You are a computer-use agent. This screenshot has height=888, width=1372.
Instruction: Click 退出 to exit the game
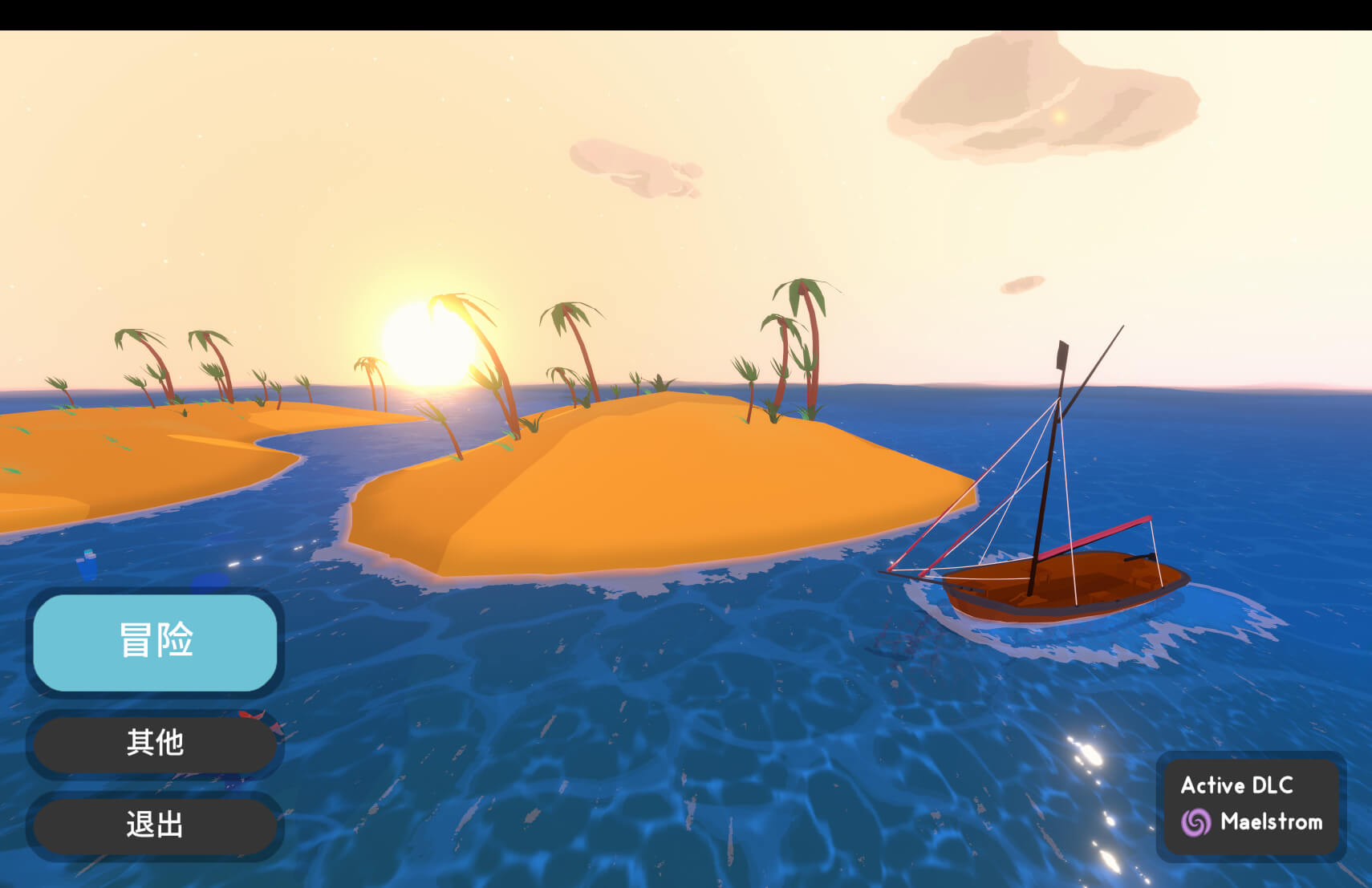pyautogui.click(x=154, y=825)
